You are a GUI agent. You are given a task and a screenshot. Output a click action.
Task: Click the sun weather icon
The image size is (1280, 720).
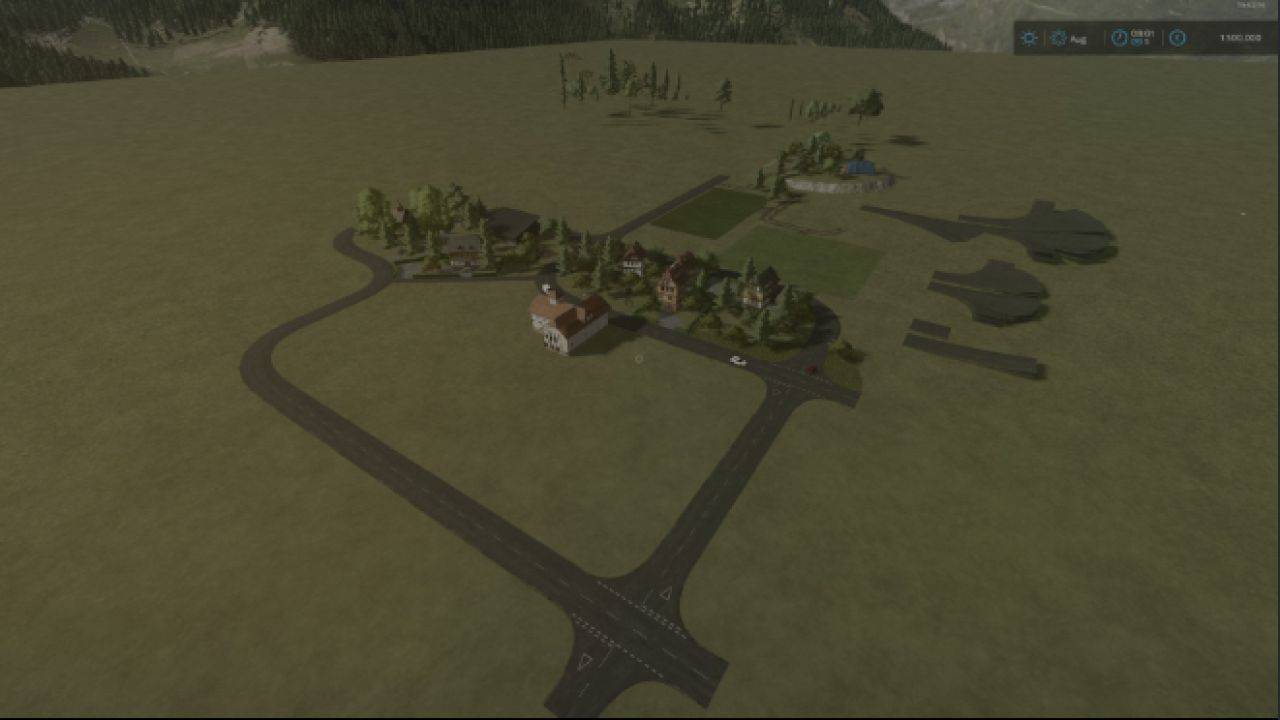(1029, 38)
